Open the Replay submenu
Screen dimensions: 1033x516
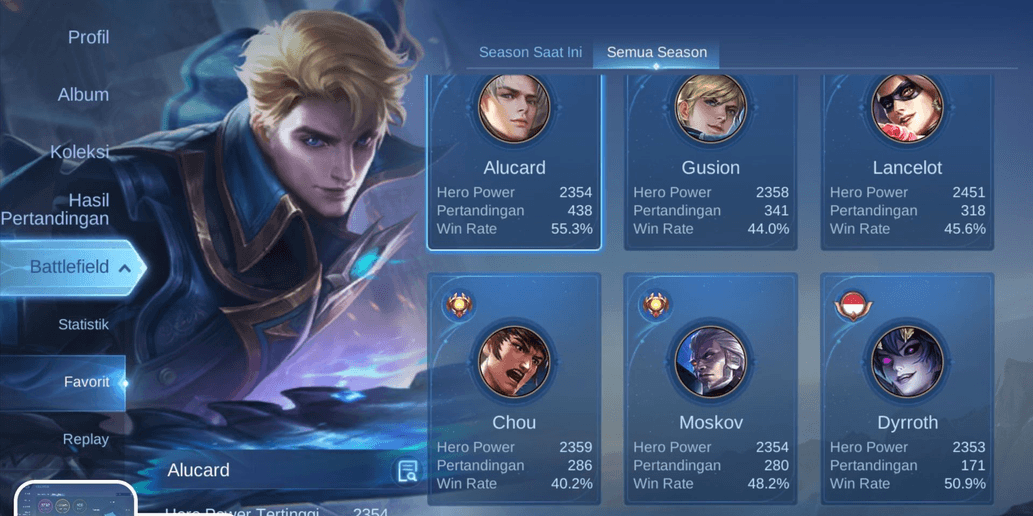86,439
